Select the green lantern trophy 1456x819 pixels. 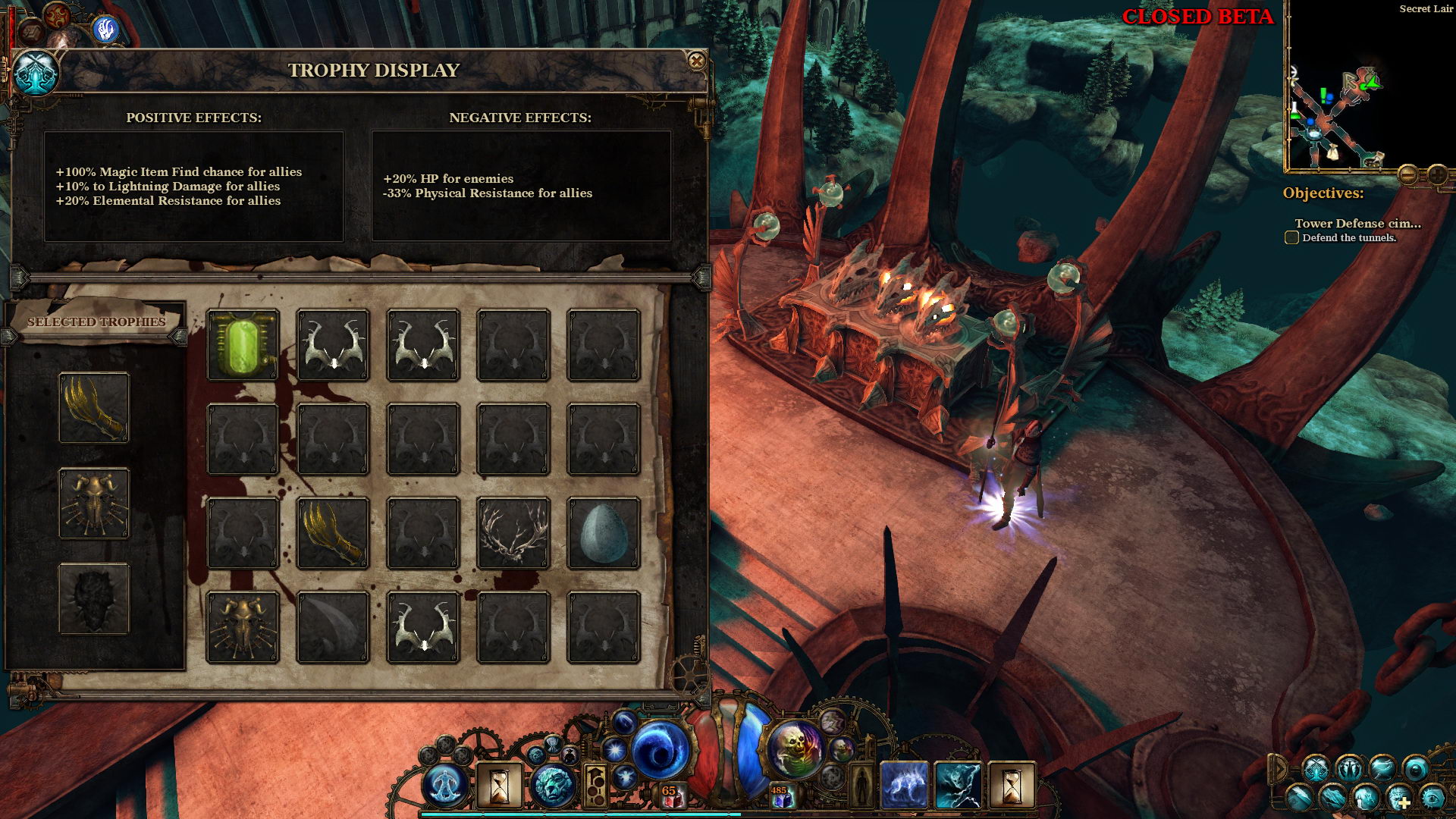tap(243, 345)
